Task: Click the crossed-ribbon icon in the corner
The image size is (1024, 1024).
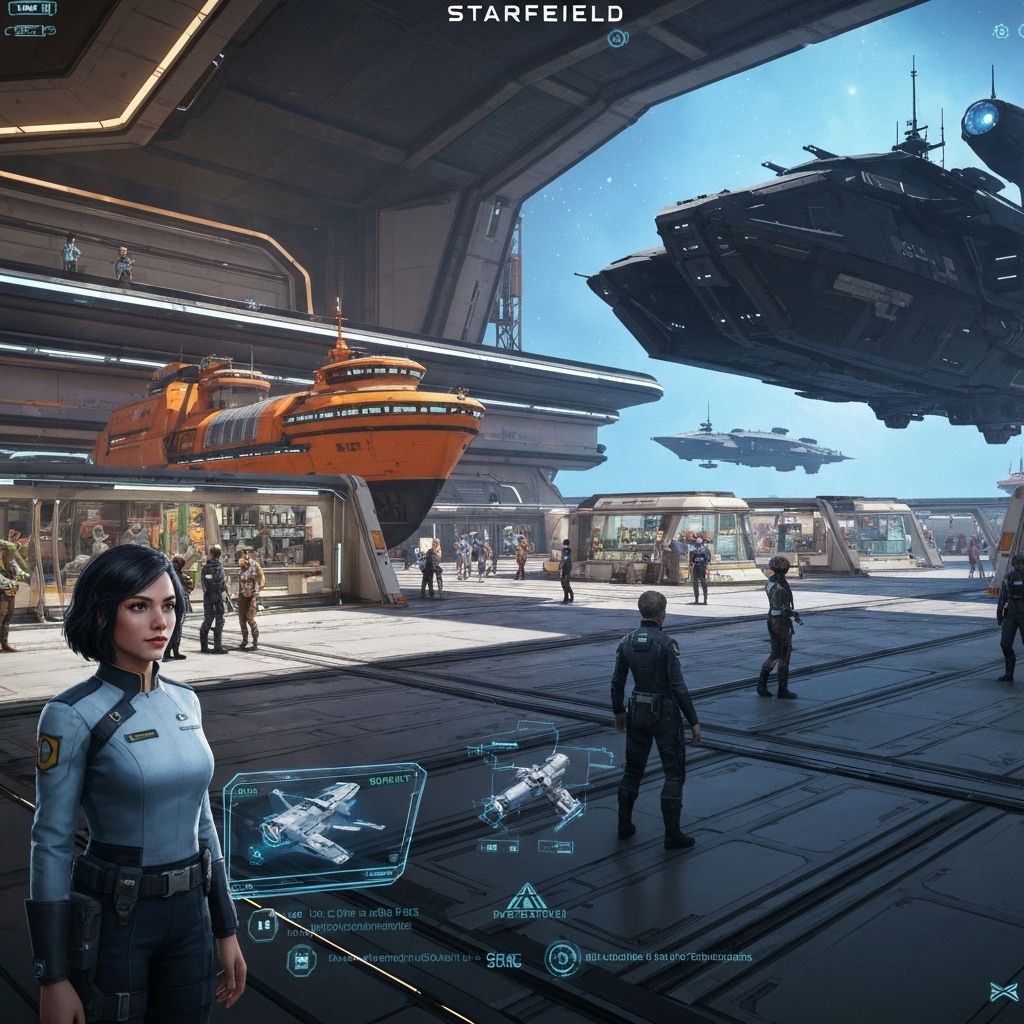Action: point(1003,991)
